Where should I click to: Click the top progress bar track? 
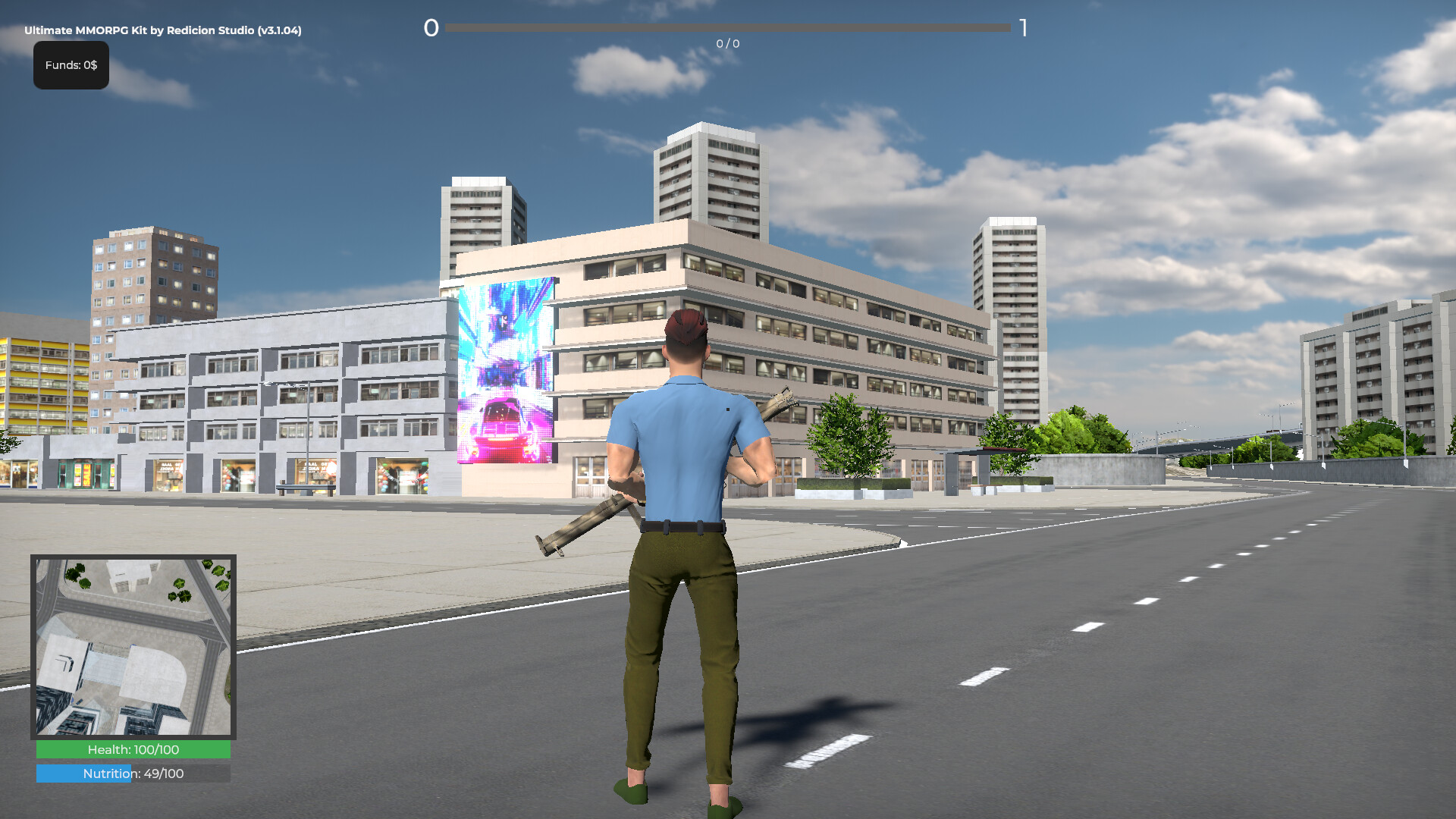pos(728,29)
